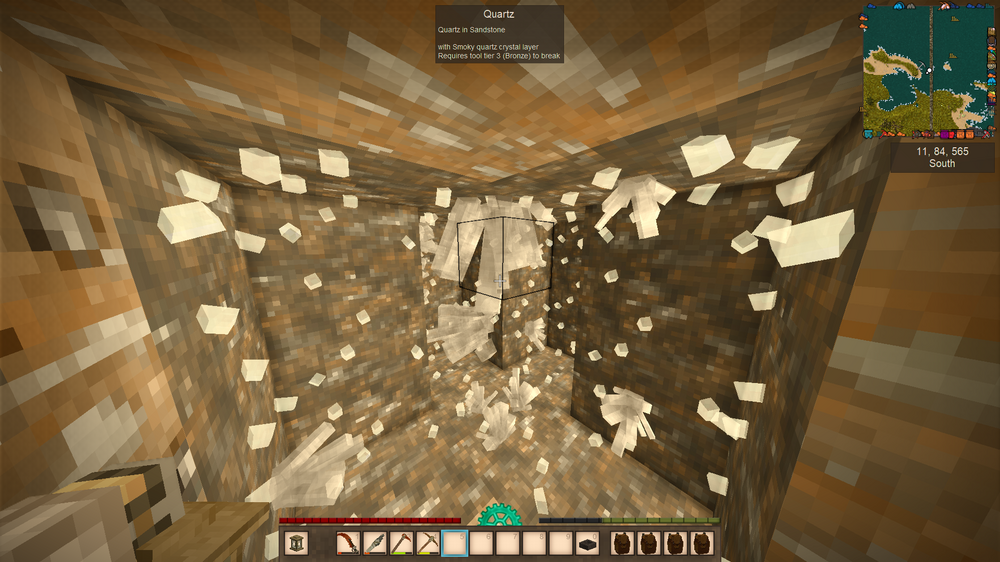Click the highlighted empty hotbar slot

point(455,543)
